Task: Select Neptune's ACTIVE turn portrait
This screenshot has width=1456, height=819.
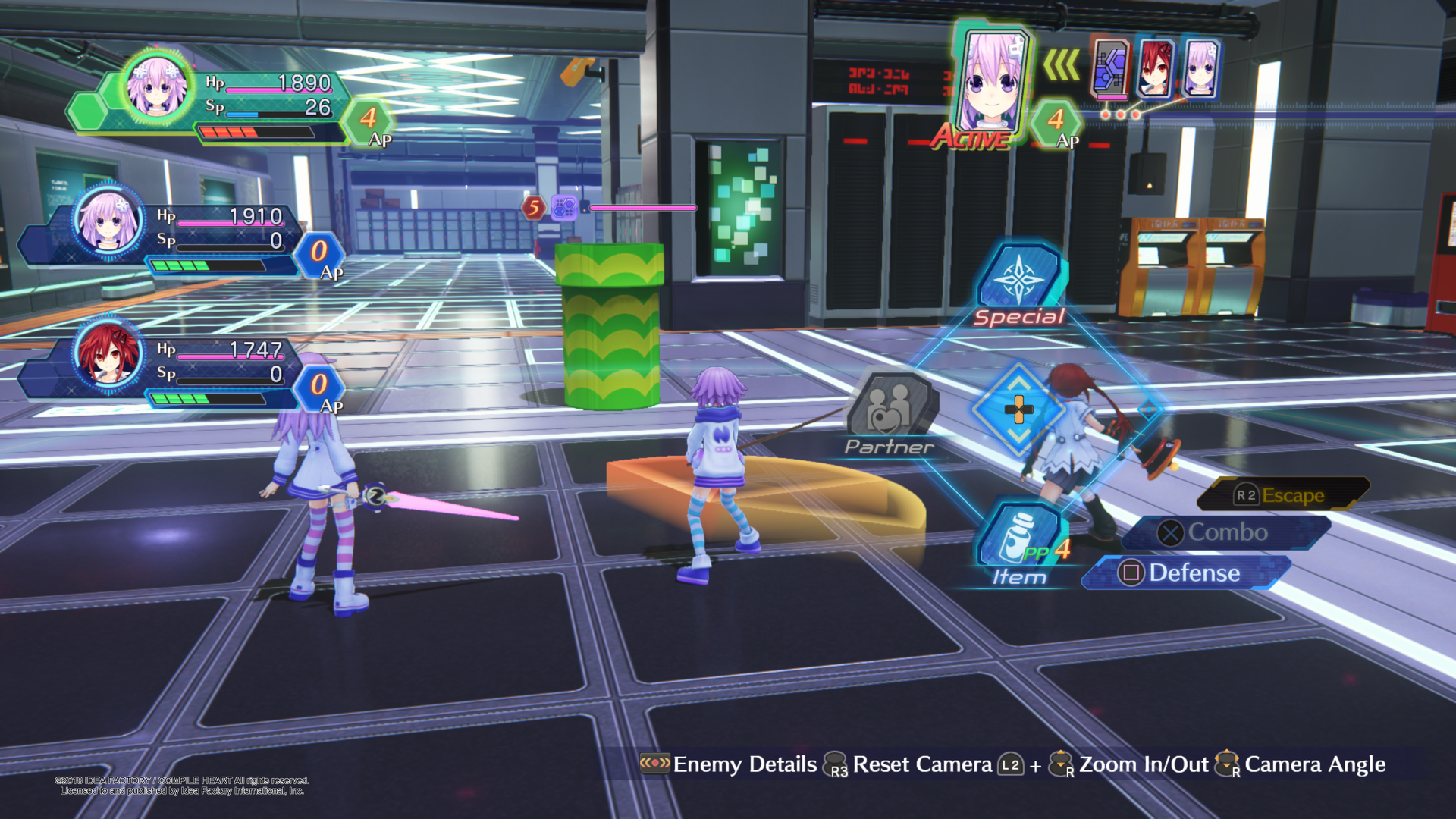Action: pos(993,82)
